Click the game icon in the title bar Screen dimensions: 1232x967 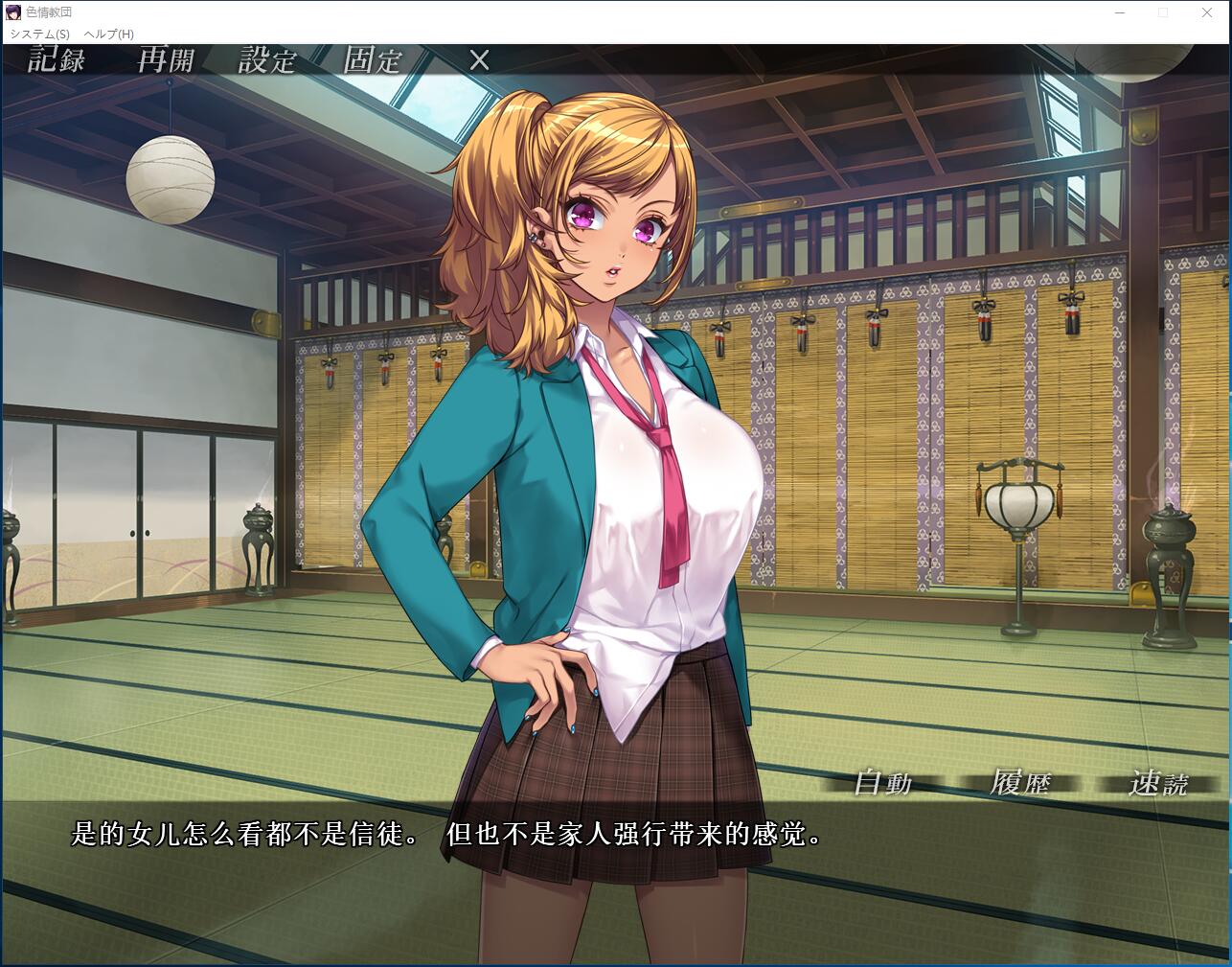point(11,12)
